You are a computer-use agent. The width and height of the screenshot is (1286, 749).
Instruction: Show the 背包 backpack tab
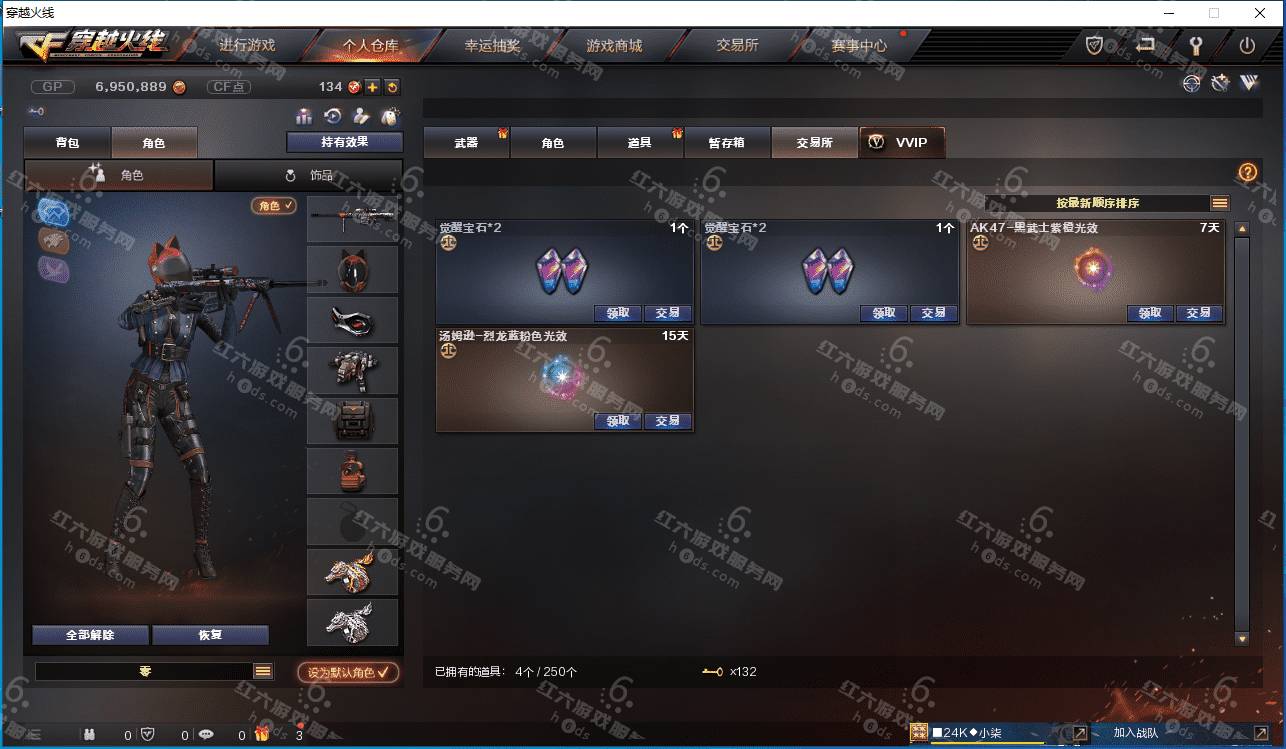[x=67, y=143]
